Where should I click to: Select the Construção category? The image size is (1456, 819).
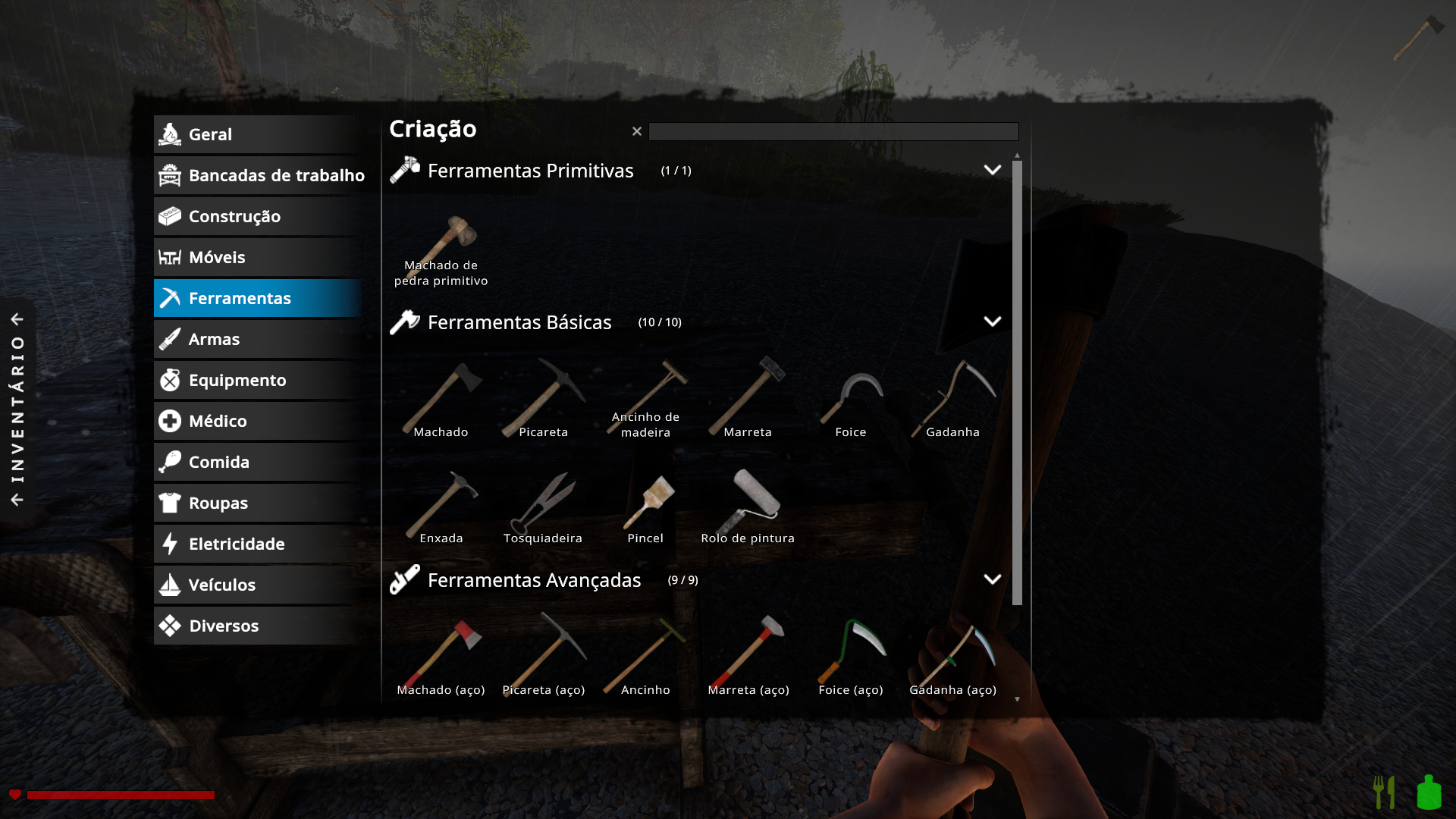click(256, 217)
